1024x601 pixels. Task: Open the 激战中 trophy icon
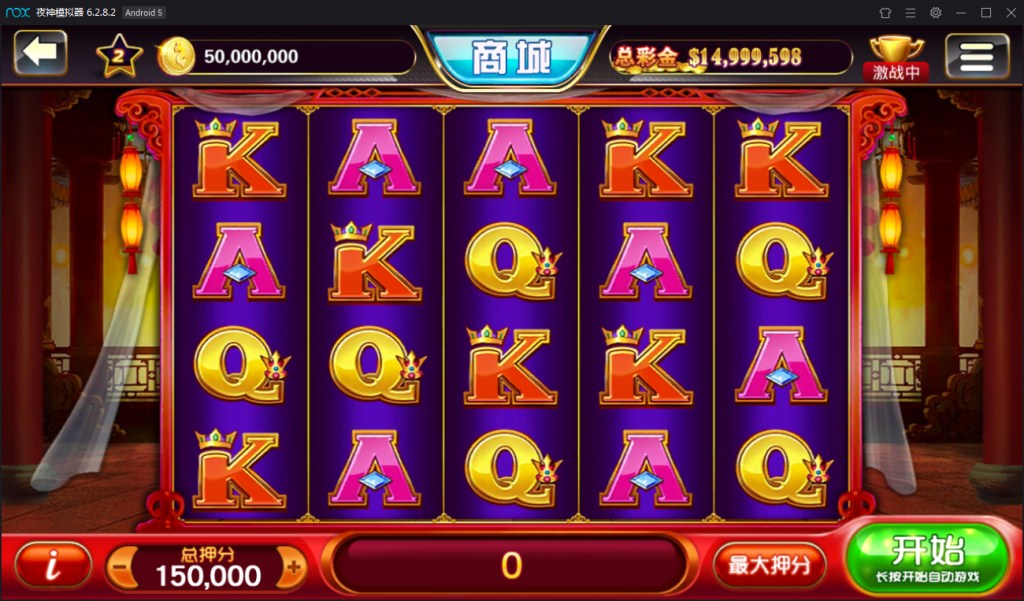click(897, 57)
